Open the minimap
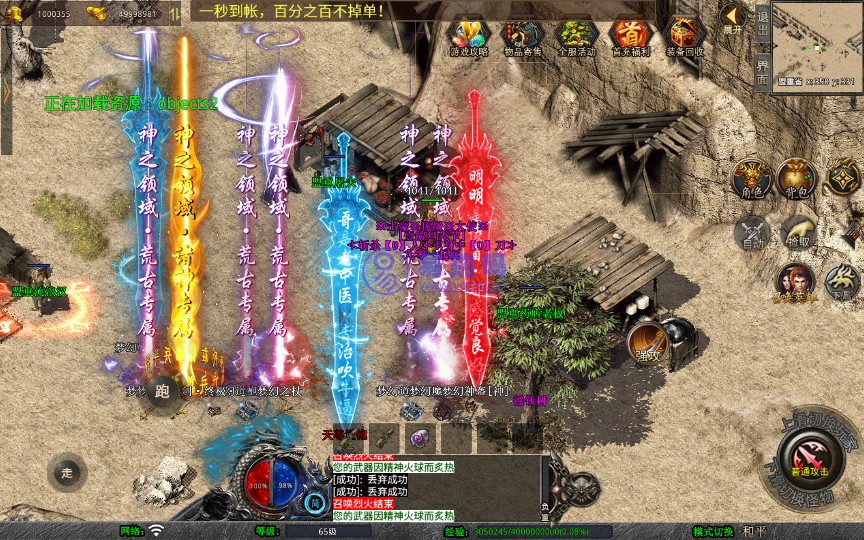 [818, 40]
